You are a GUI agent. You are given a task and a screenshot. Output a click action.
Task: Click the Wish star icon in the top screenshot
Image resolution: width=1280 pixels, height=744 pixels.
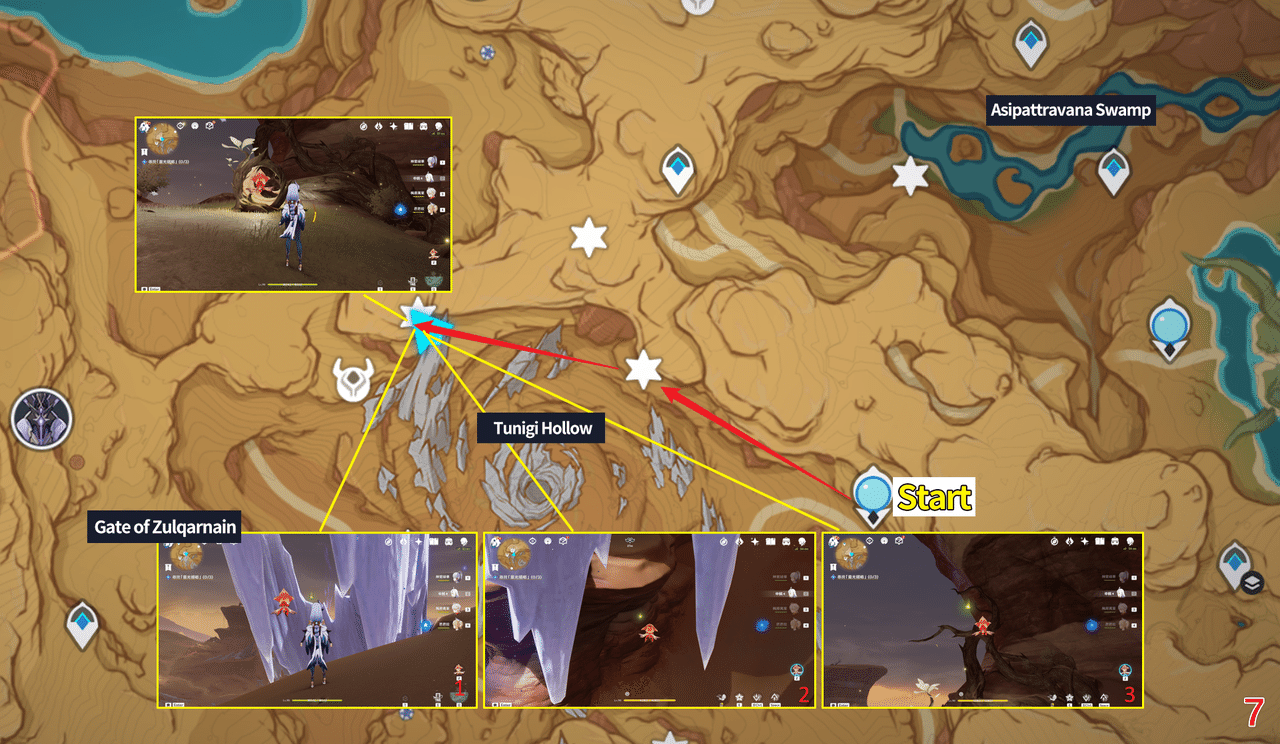[393, 126]
